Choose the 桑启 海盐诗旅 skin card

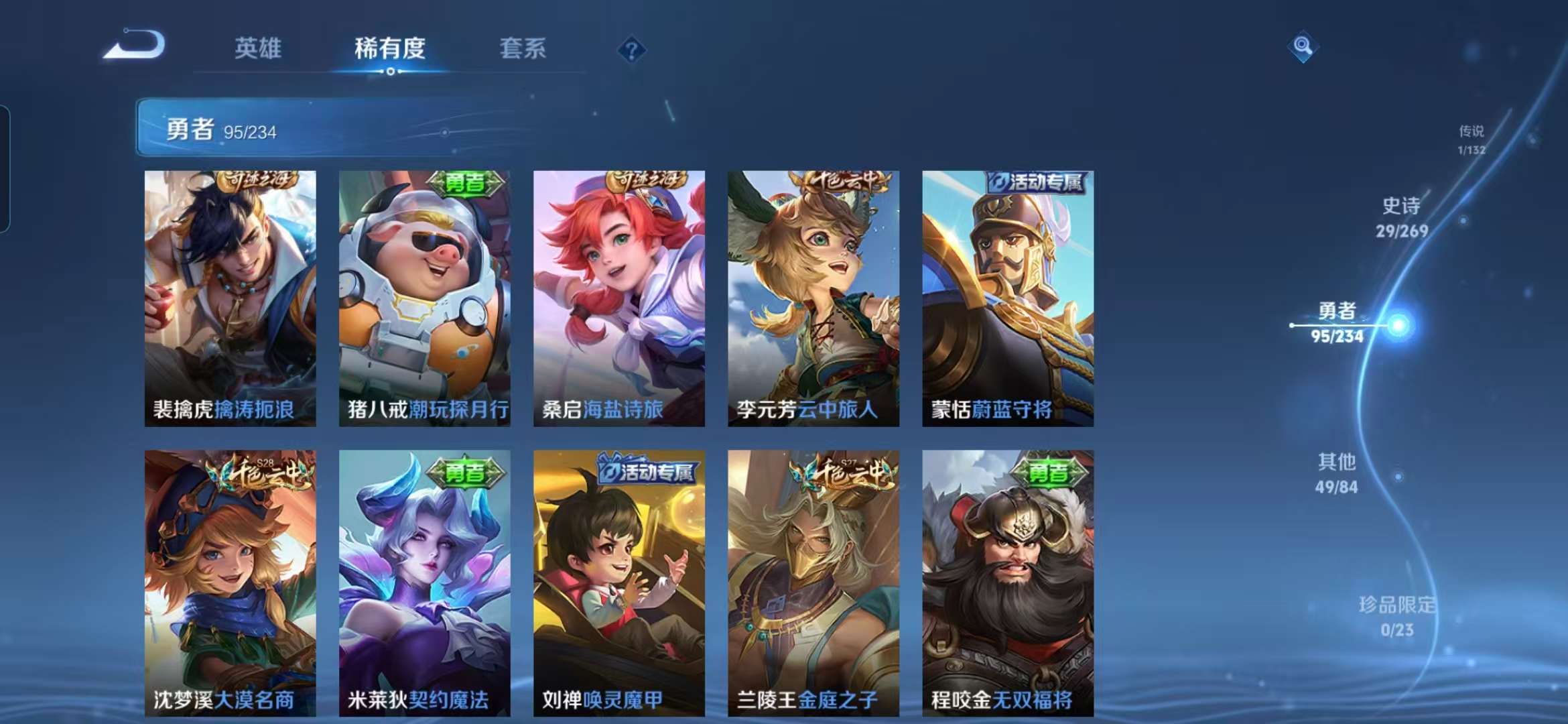click(618, 298)
